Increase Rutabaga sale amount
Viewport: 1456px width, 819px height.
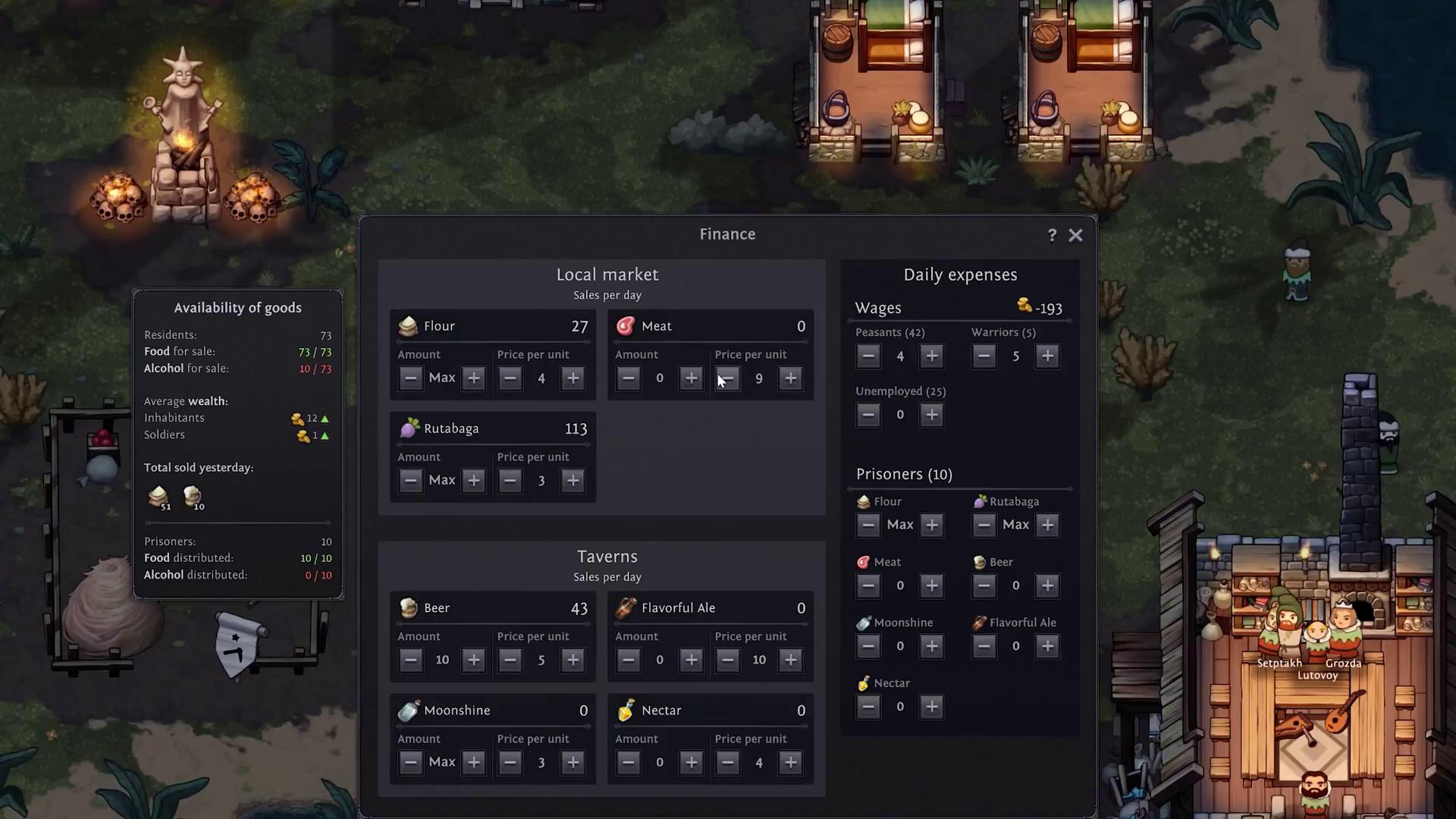point(473,480)
